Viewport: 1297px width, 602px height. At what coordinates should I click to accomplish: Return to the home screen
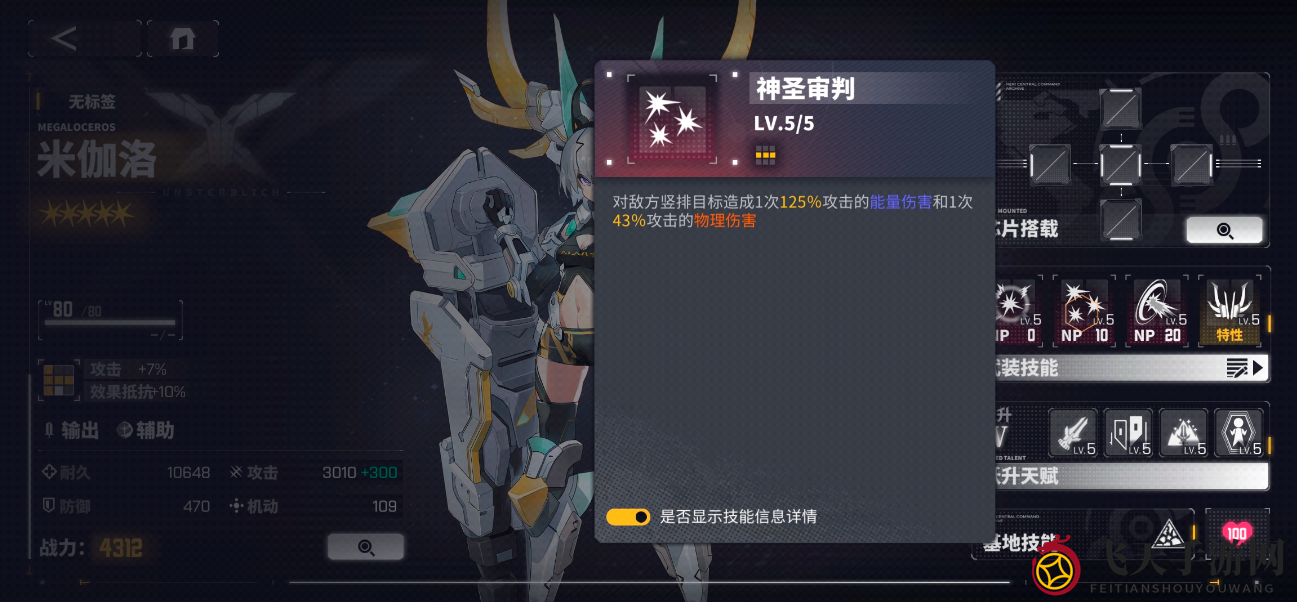click(x=182, y=39)
